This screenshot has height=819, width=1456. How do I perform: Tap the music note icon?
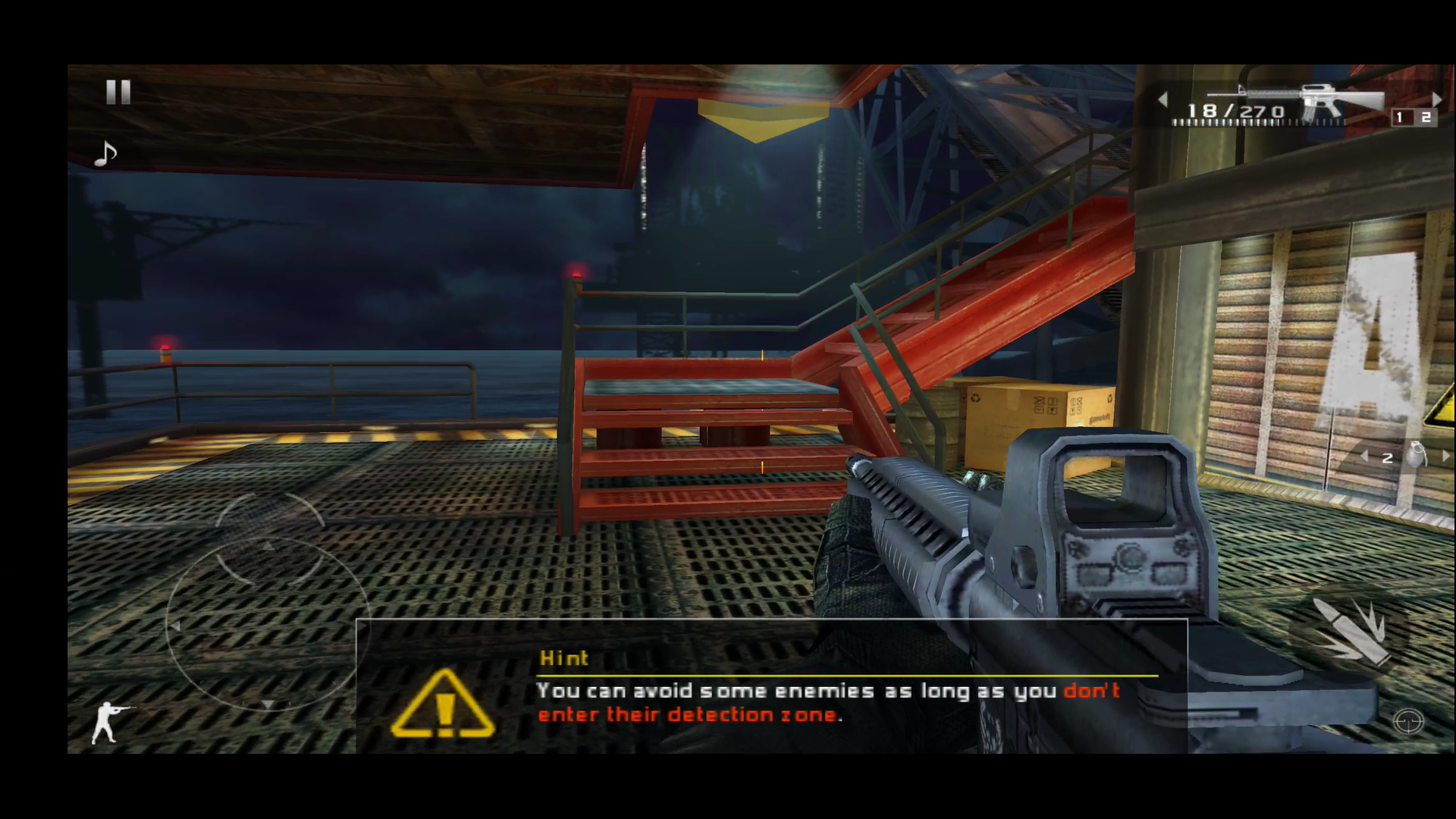click(104, 152)
